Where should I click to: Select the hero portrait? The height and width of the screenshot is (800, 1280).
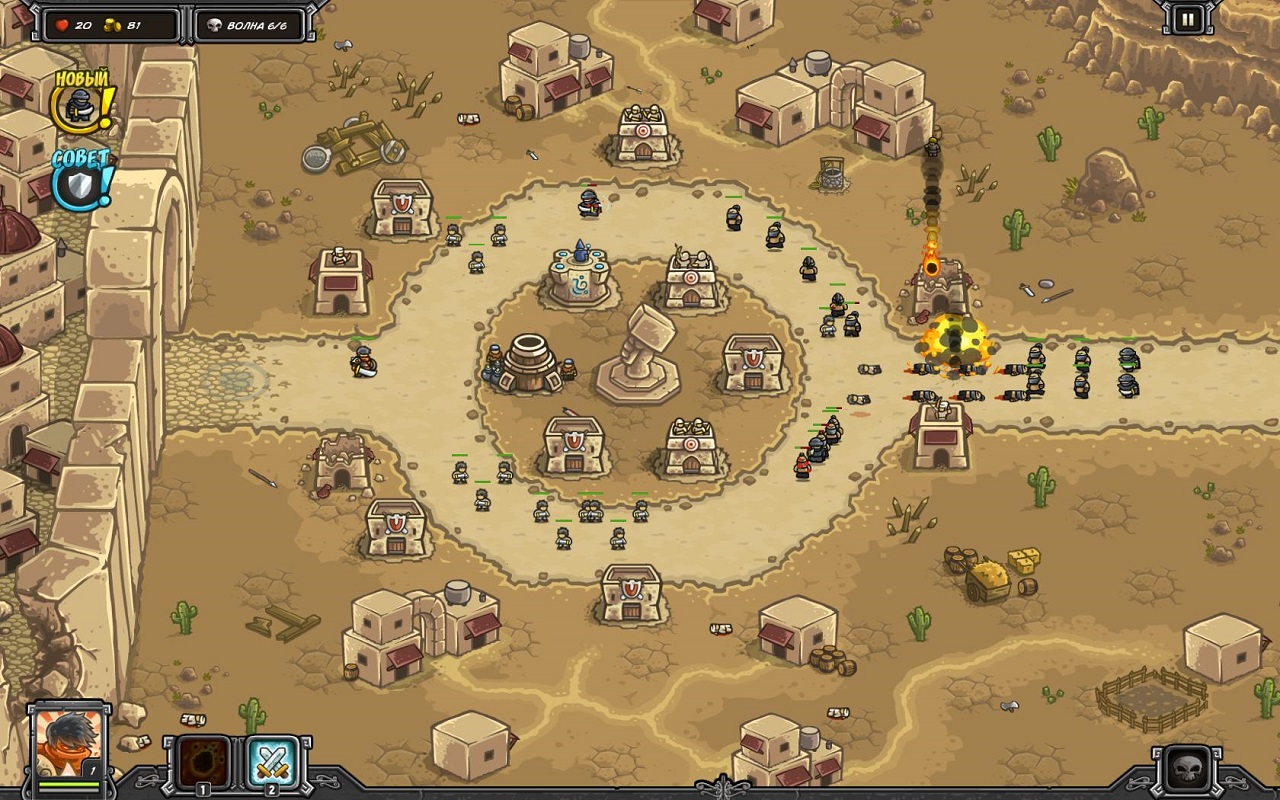(x=69, y=745)
